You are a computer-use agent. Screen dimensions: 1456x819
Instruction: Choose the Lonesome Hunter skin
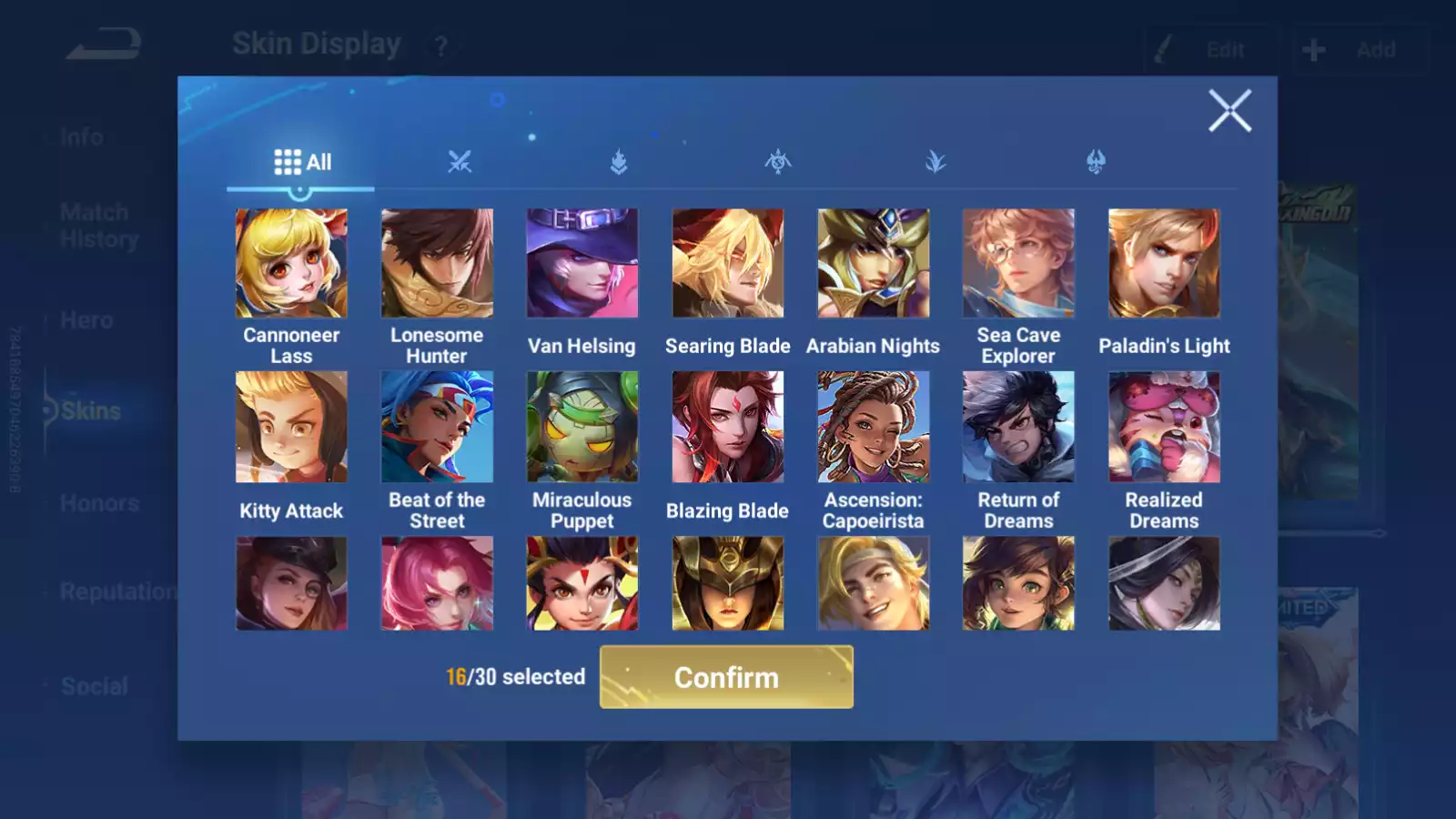coord(437,264)
